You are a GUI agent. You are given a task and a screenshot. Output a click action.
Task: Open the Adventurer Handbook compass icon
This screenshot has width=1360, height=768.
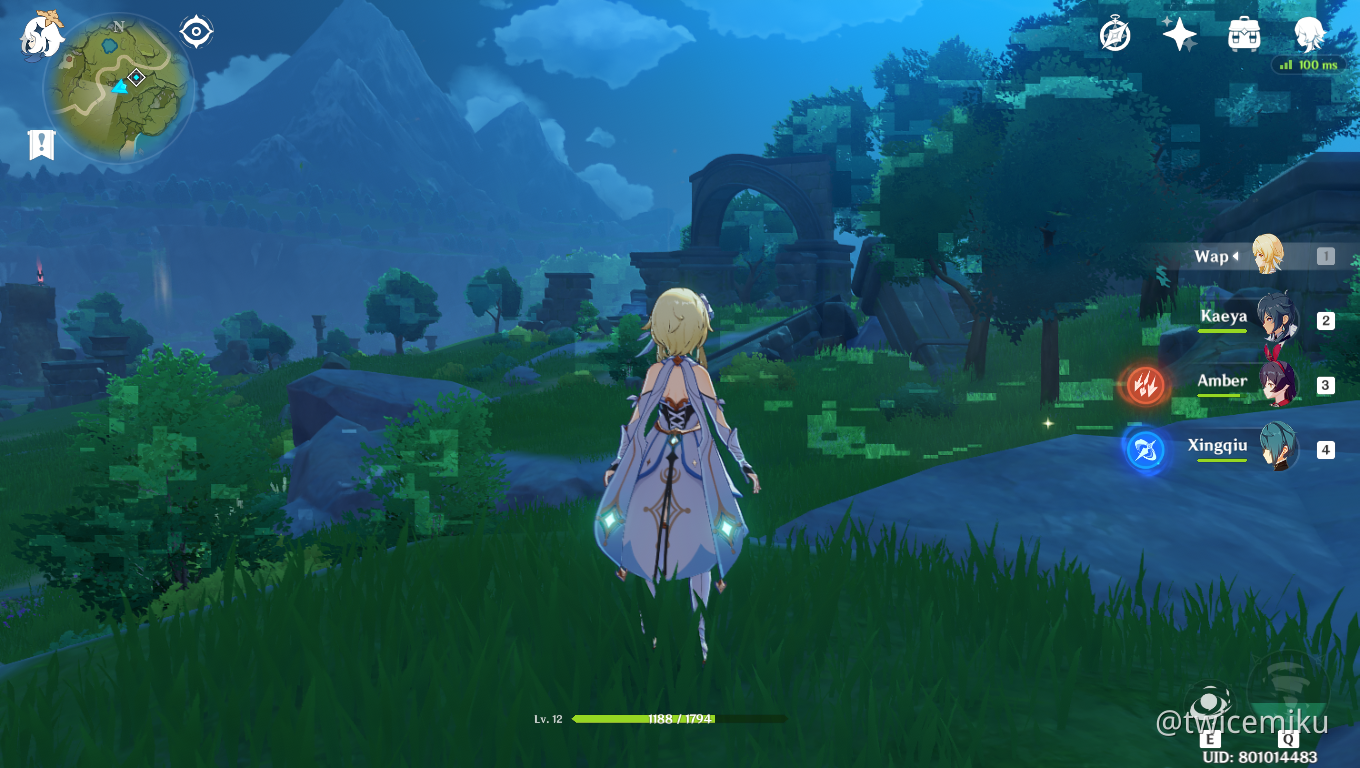[x=1115, y=34]
